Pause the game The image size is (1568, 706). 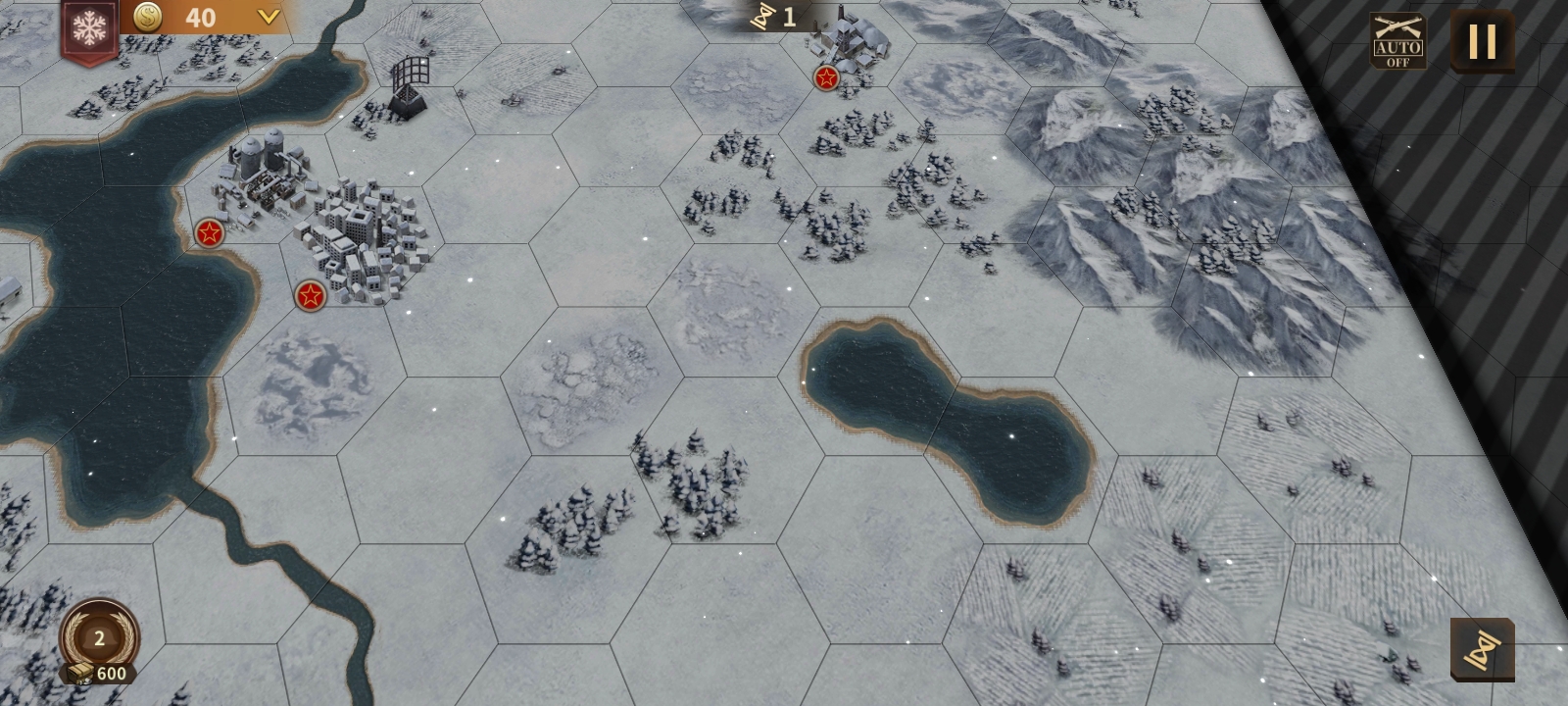(1482, 41)
